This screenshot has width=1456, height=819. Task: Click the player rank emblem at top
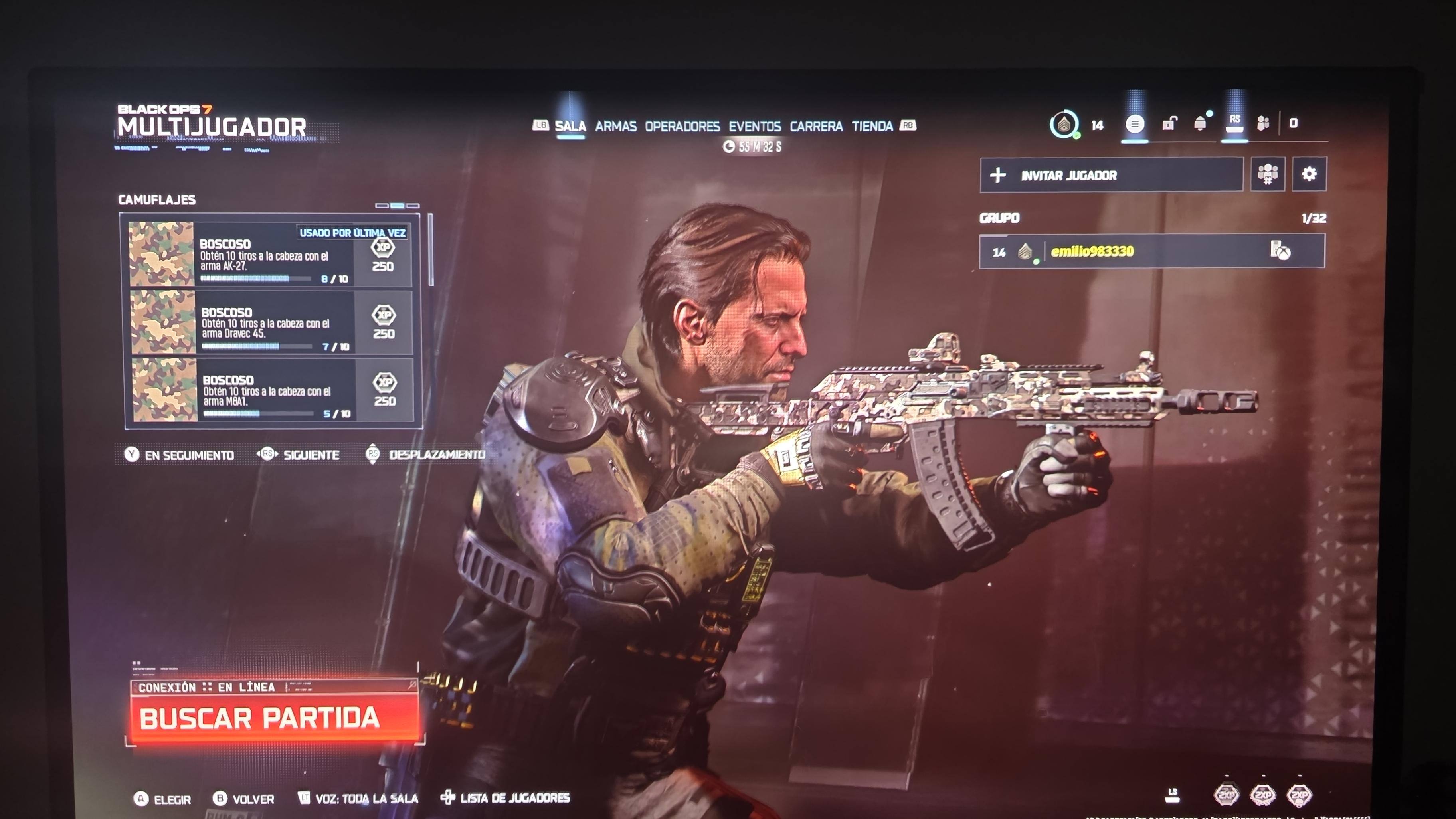pyautogui.click(x=1064, y=125)
